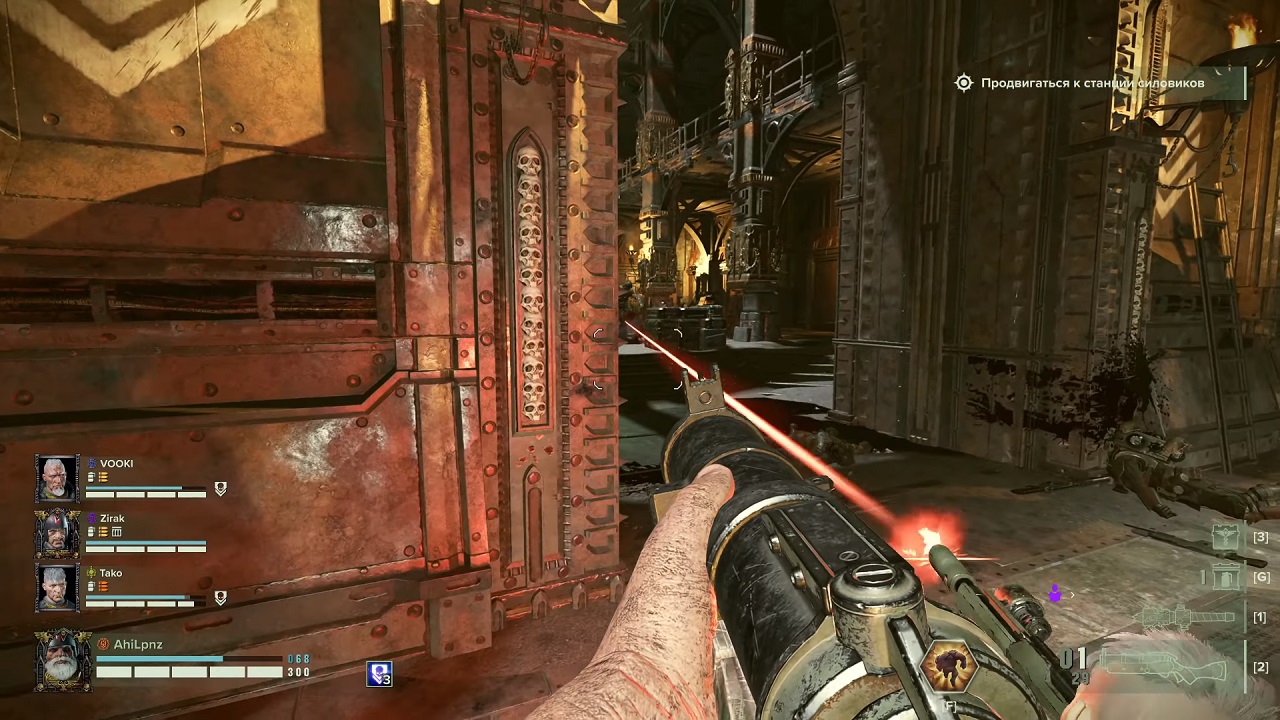
Task: Click the purple teammate location marker
Action: point(1053,595)
